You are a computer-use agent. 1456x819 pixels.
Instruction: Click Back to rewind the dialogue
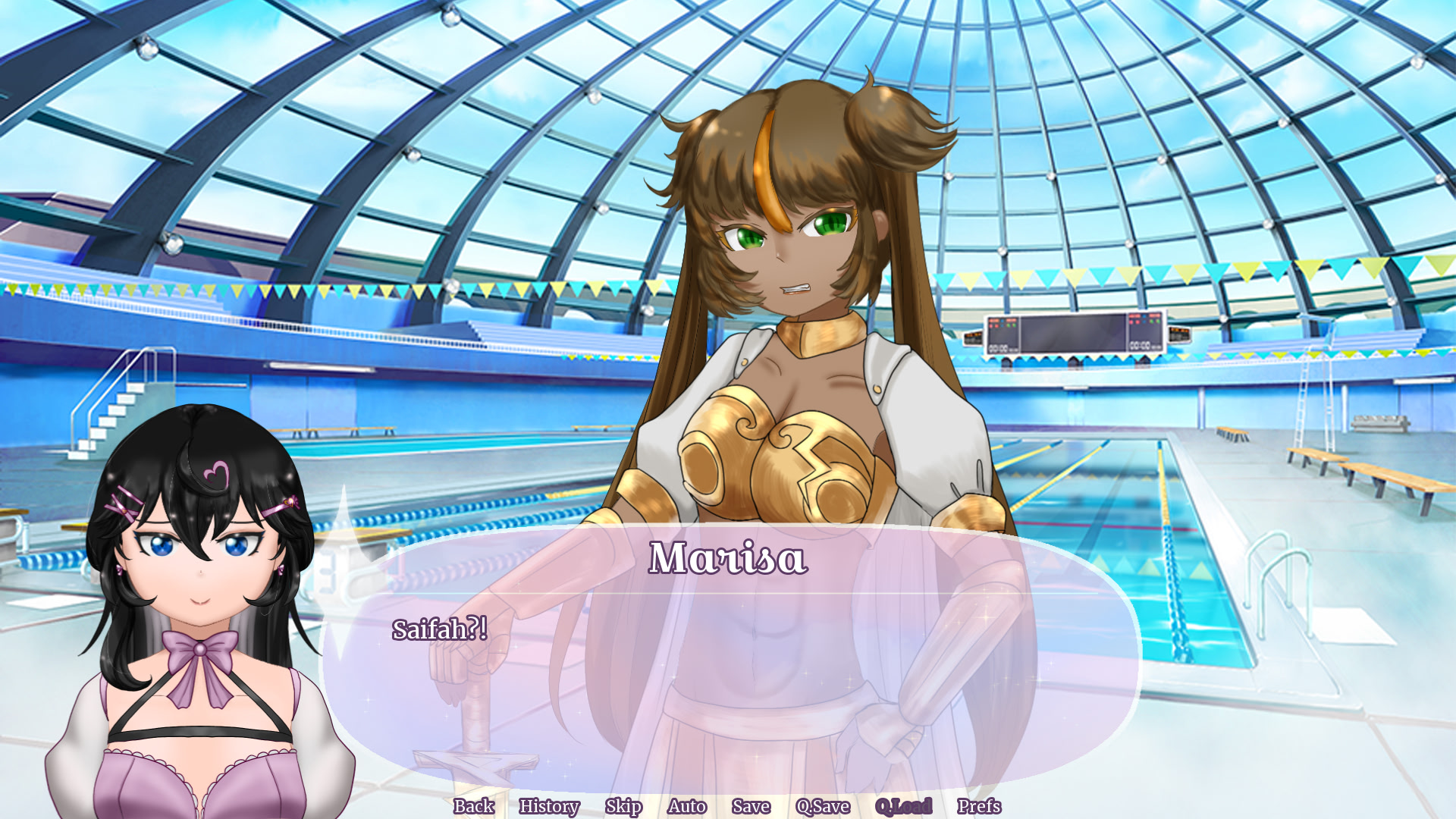pyautogui.click(x=473, y=808)
